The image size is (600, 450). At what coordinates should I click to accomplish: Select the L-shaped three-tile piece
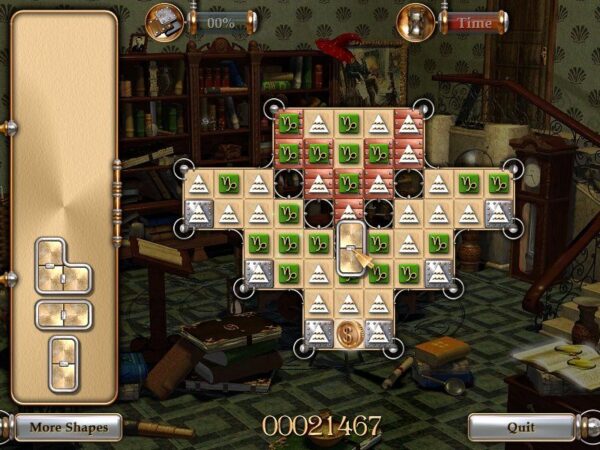tap(63, 266)
